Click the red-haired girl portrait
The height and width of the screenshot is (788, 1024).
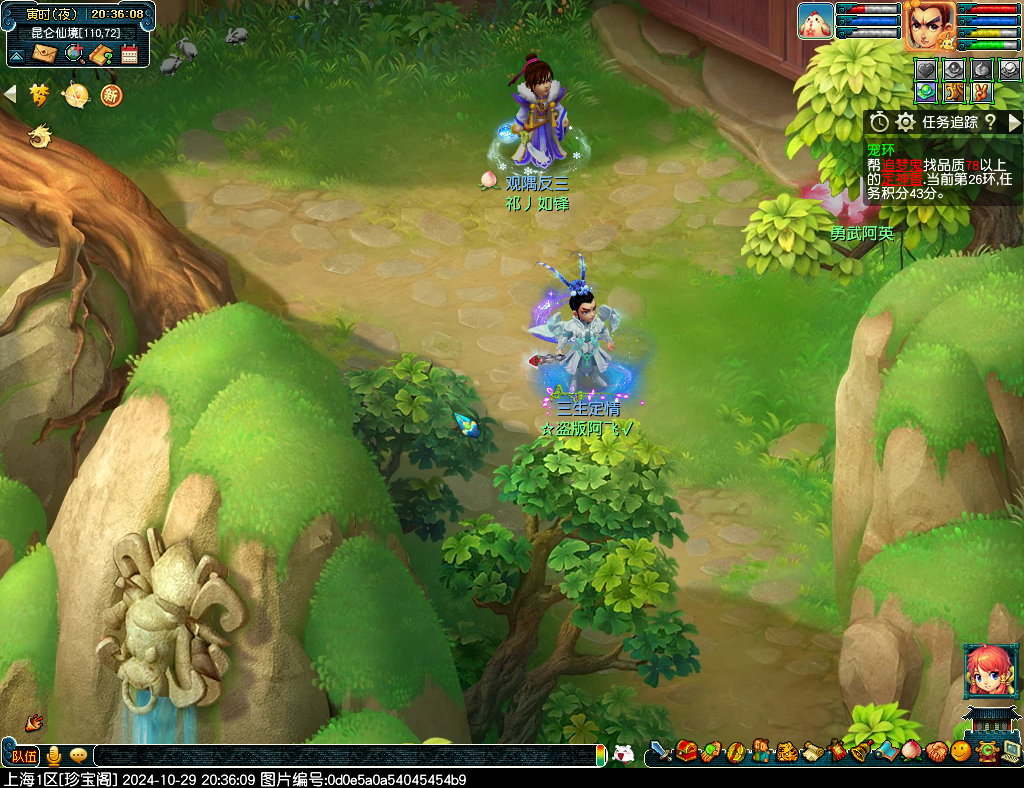[984, 670]
